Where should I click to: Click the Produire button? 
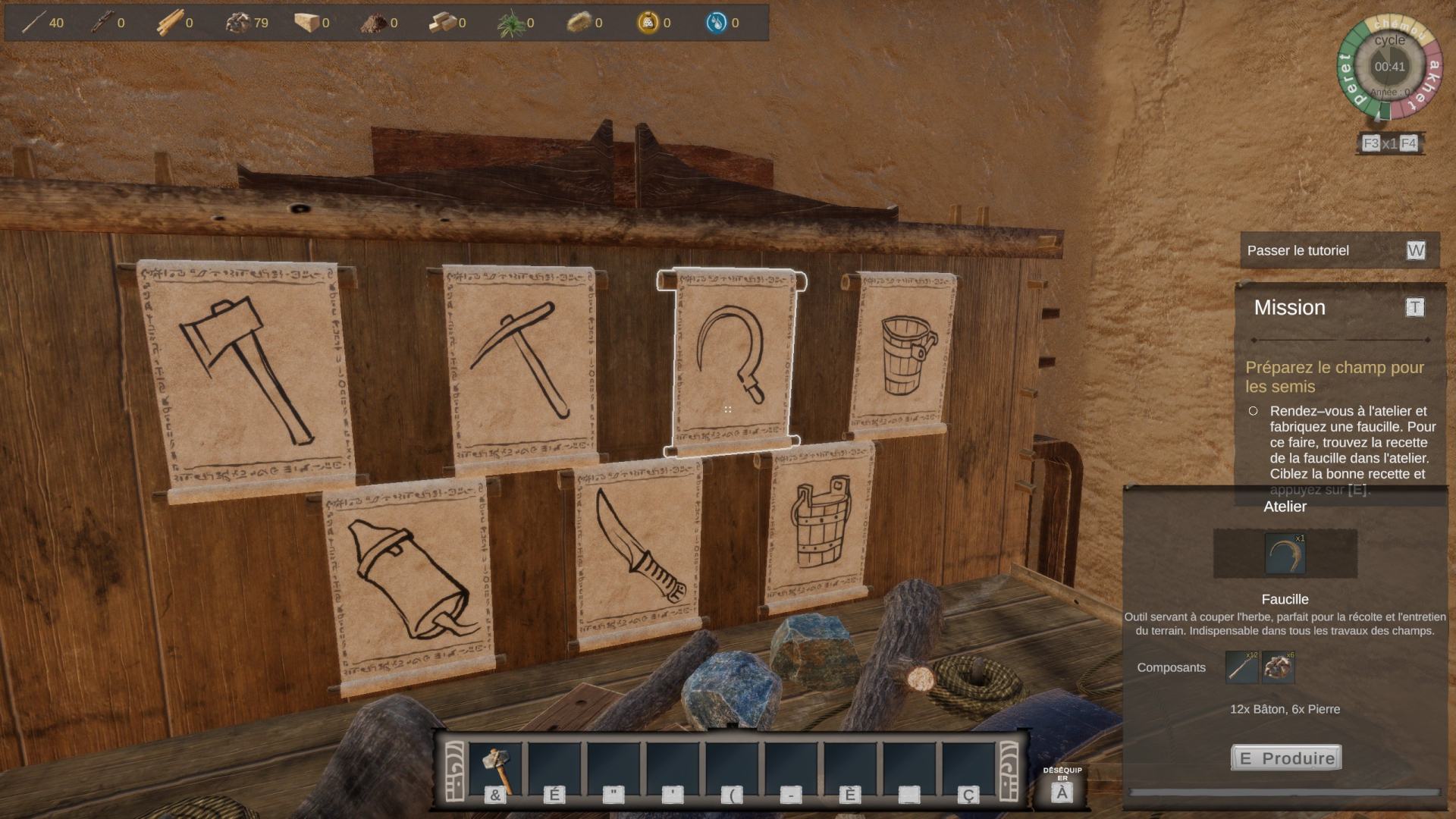(1286, 758)
